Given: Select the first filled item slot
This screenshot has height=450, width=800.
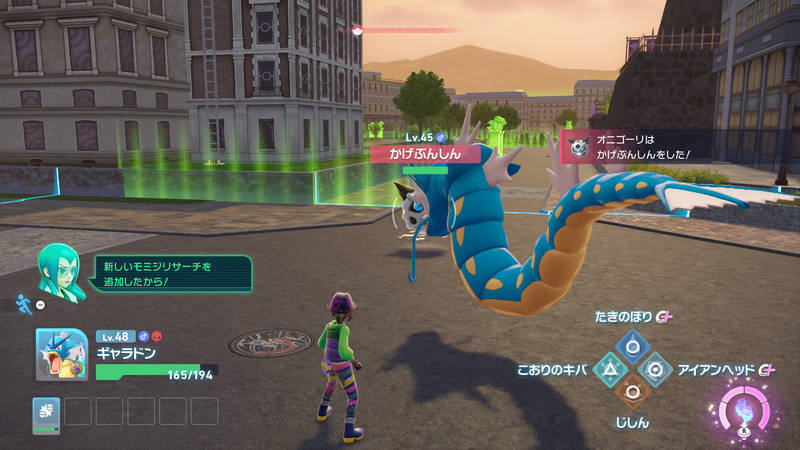Looking at the screenshot, I should click(46, 411).
